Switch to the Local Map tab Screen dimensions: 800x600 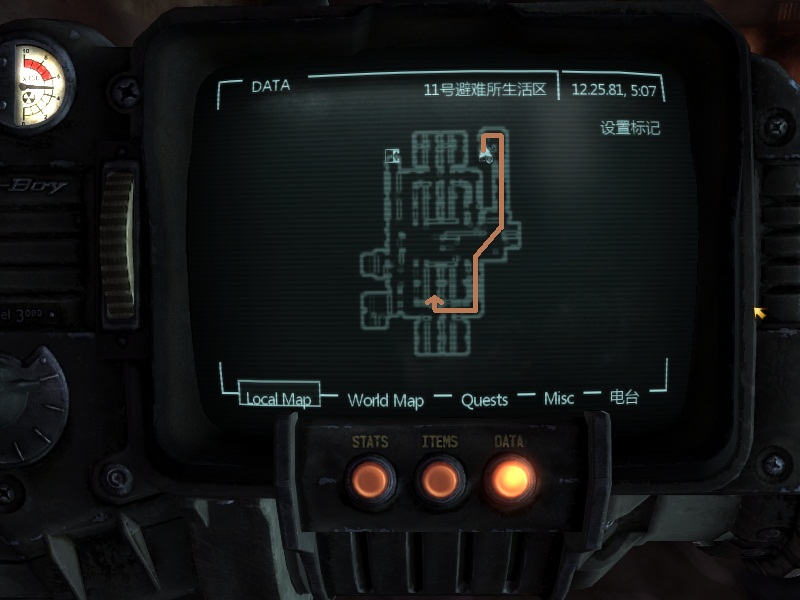[279, 399]
